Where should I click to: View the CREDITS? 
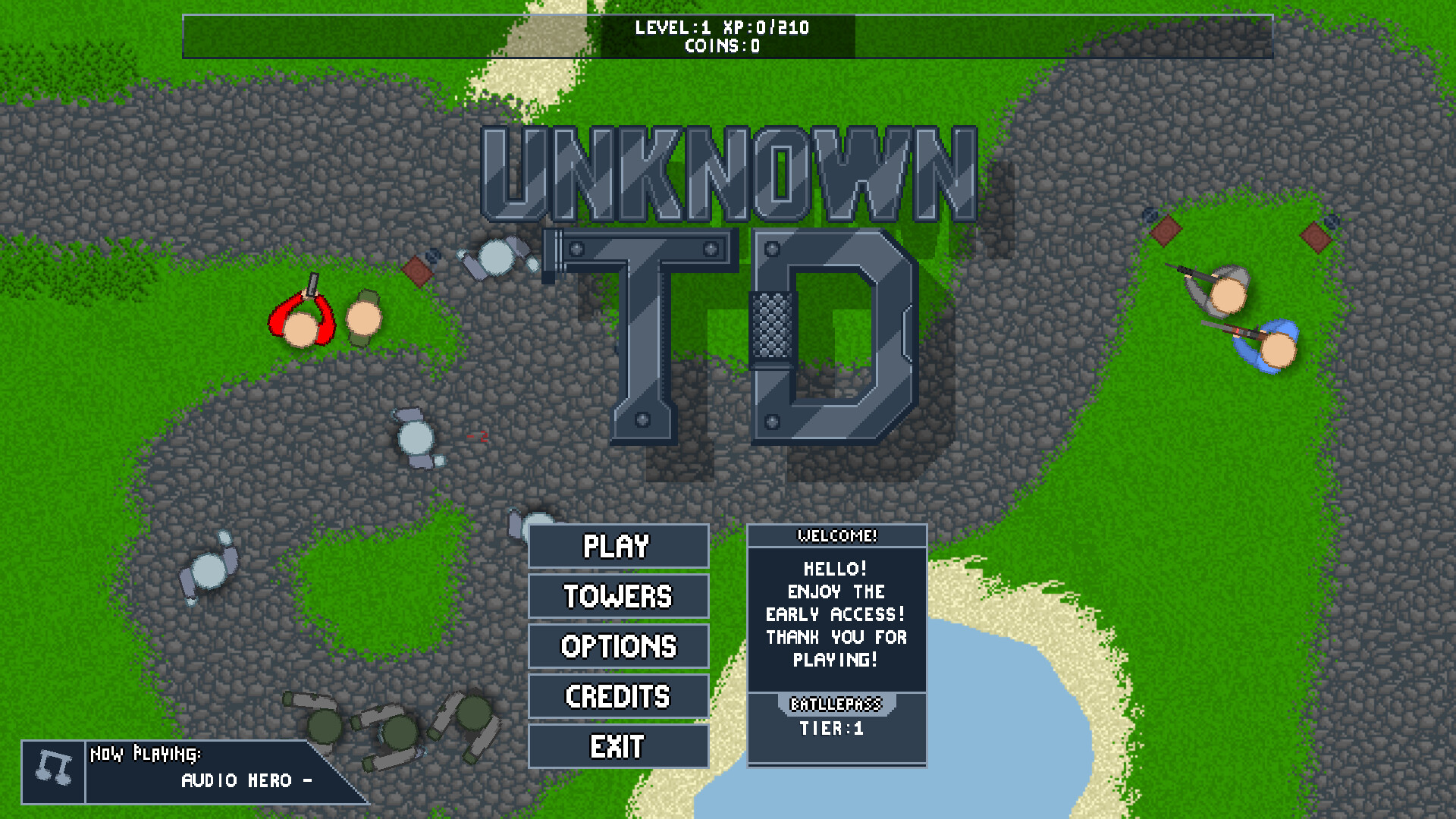(618, 695)
